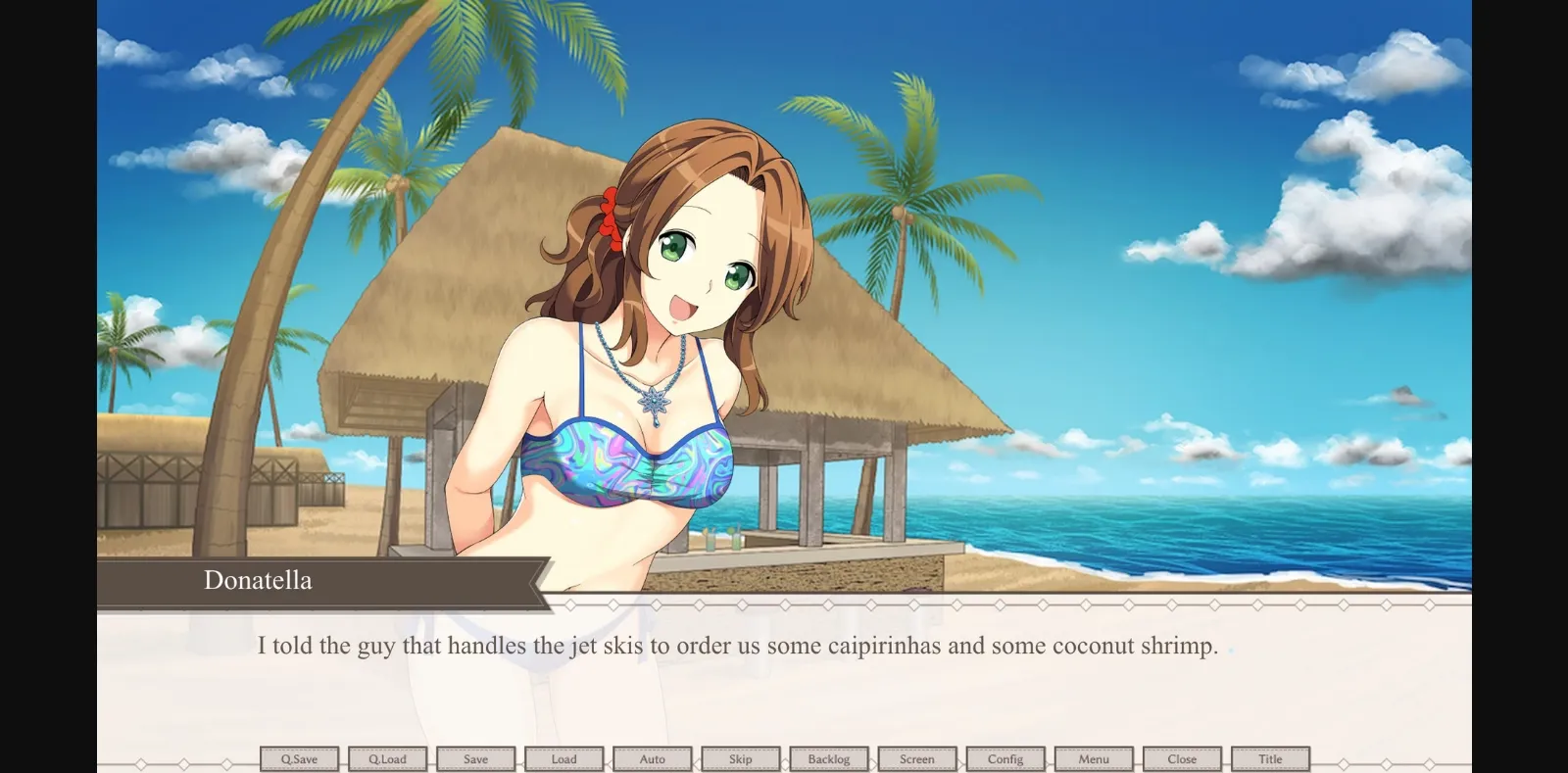1568x773 pixels.
Task: Click the Q.Save button
Action: [x=299, y=758]
